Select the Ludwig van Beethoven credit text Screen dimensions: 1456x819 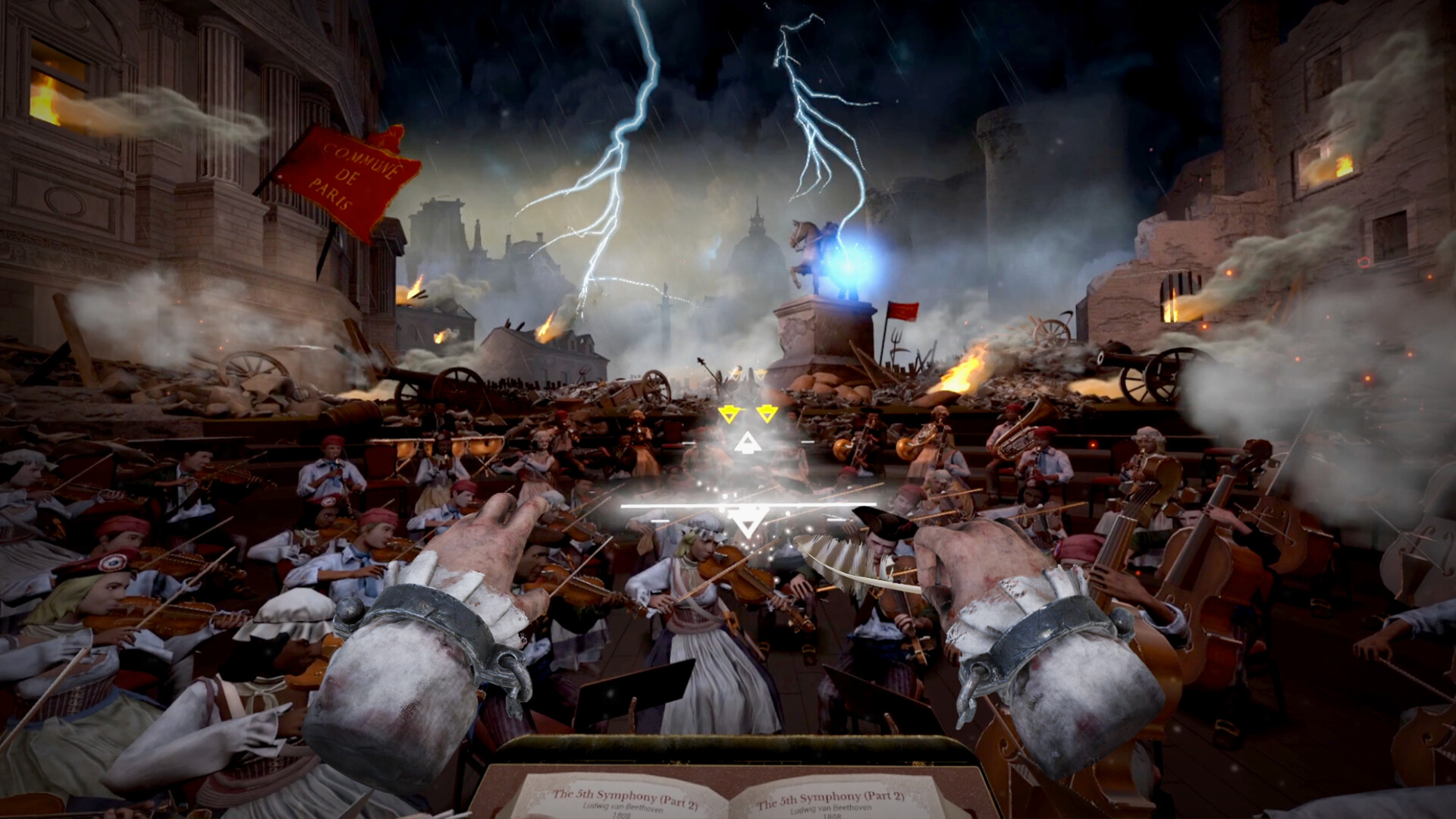(x=624, y=808)
